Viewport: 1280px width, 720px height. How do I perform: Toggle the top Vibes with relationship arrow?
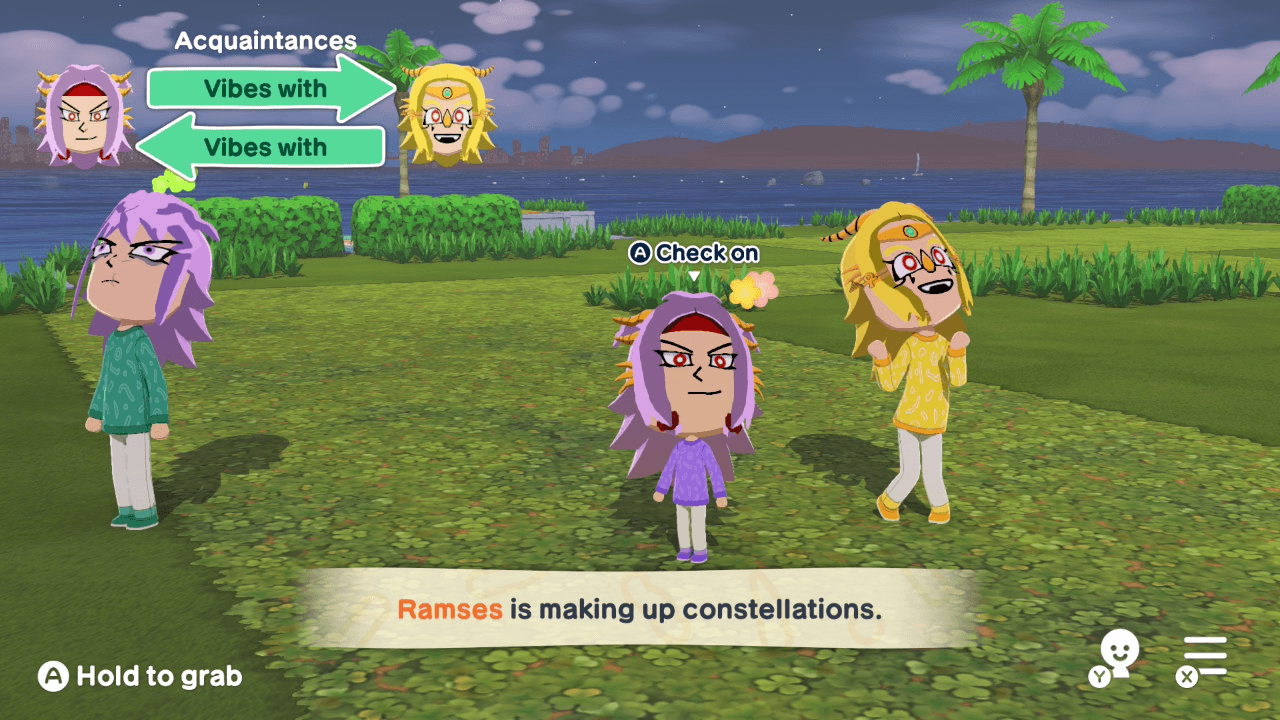265,89
